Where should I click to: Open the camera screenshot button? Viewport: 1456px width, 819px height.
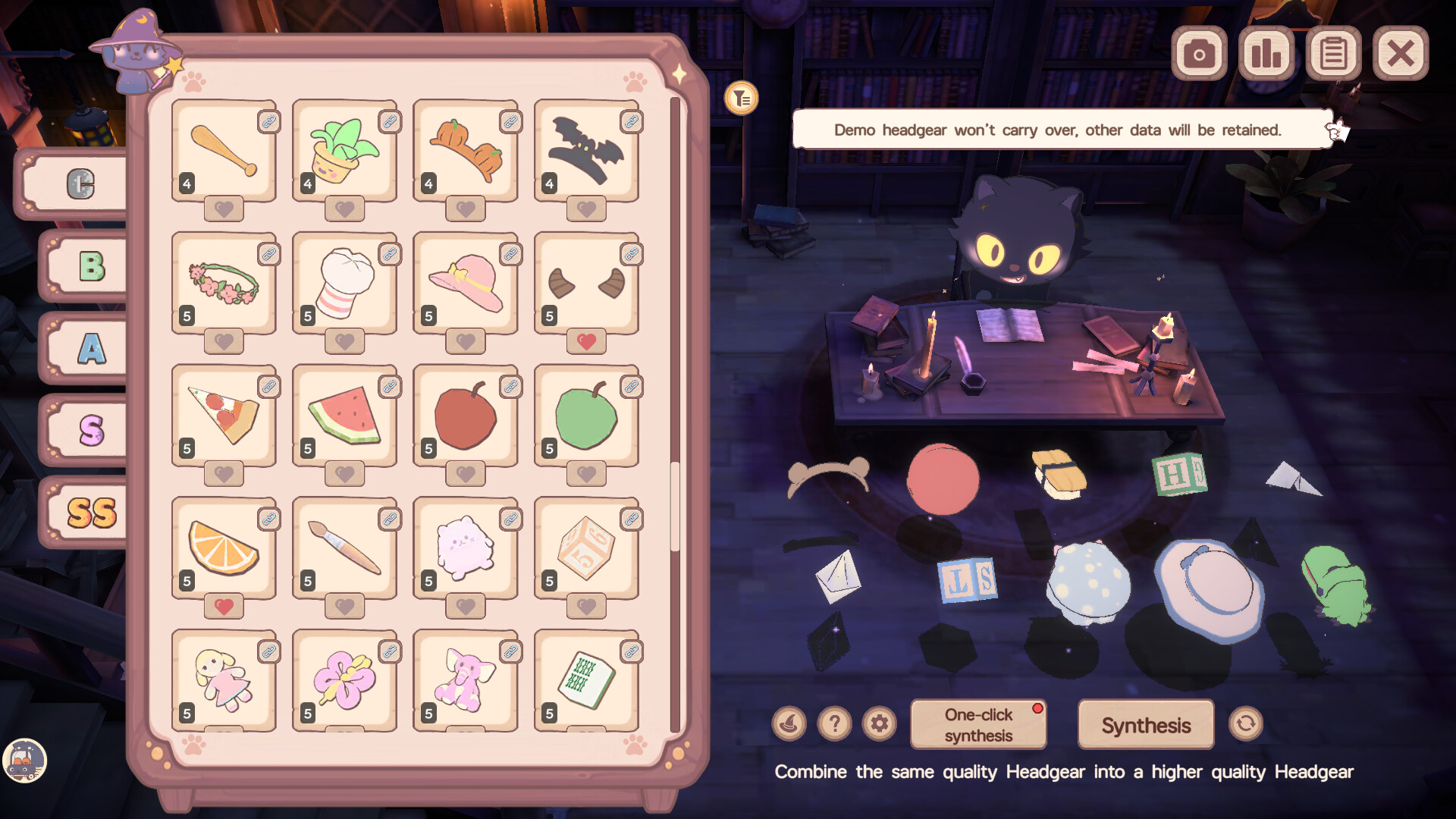1199,54
